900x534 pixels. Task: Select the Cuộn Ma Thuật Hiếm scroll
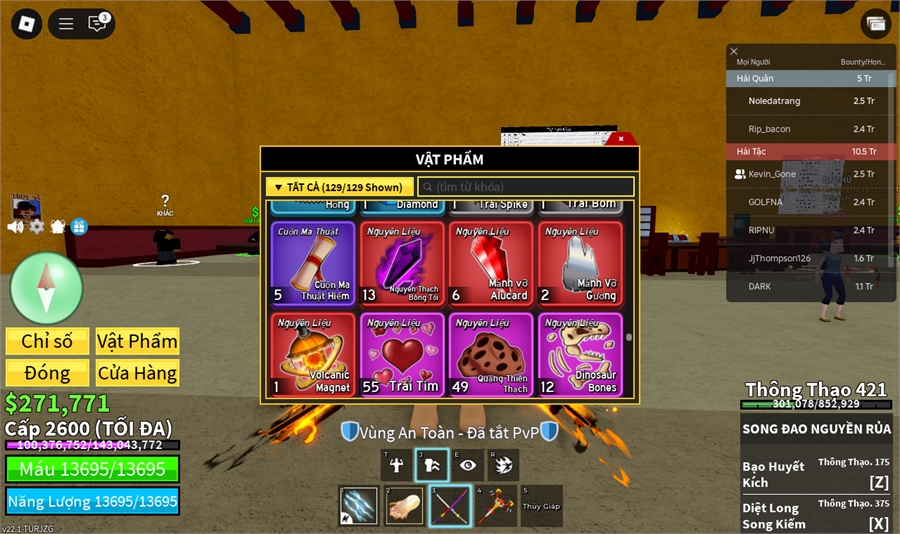tap(313, 262)
